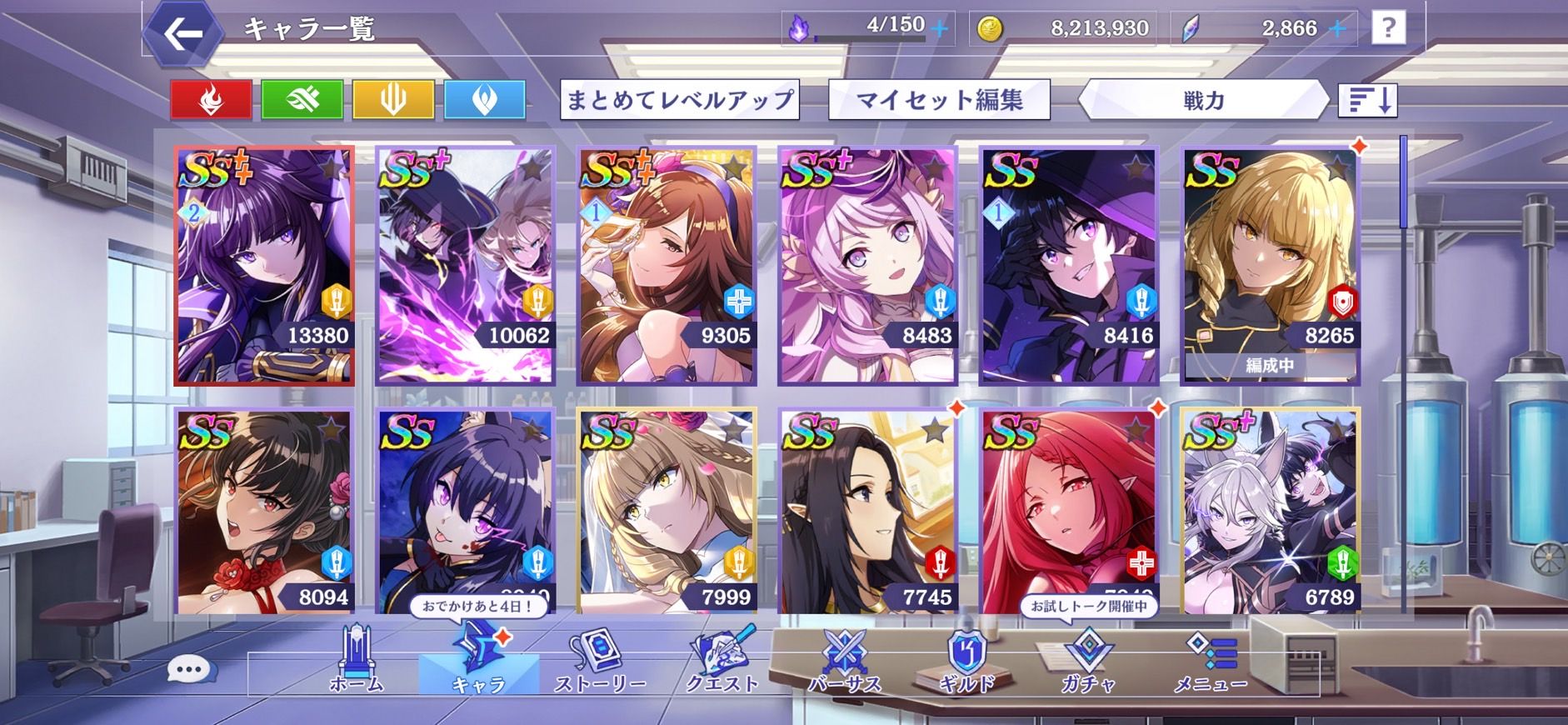
Task: Select the character card with power 10062
Action: pos(465,266)
